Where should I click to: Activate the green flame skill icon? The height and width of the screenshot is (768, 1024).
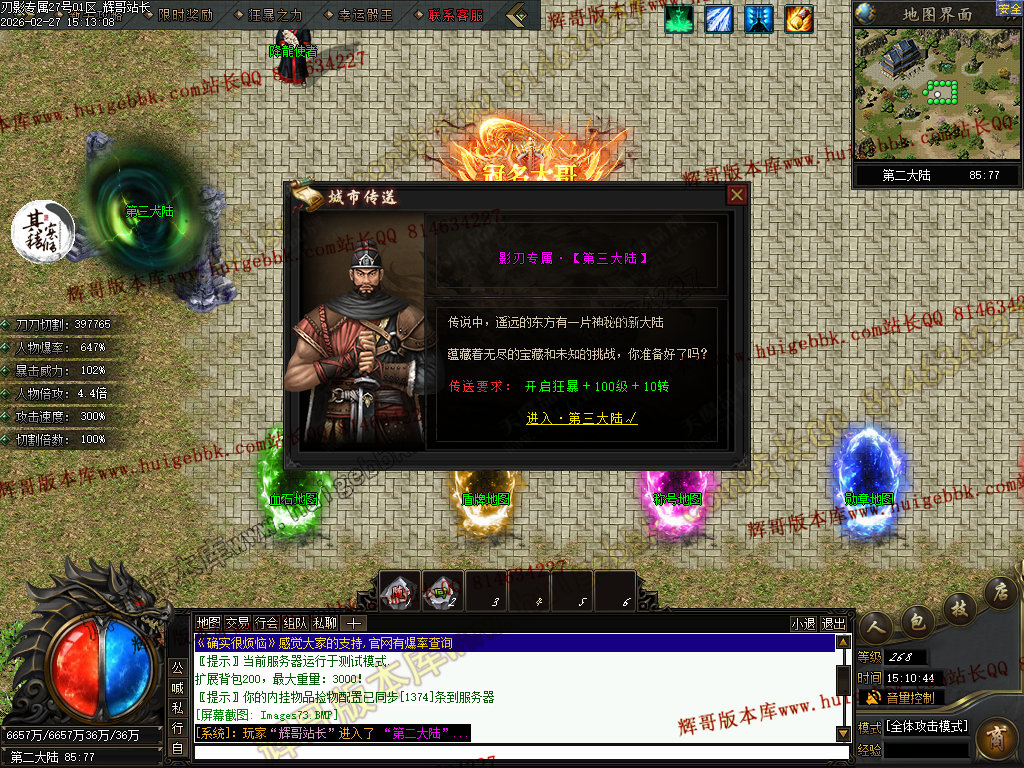click(x=679, y=18)
